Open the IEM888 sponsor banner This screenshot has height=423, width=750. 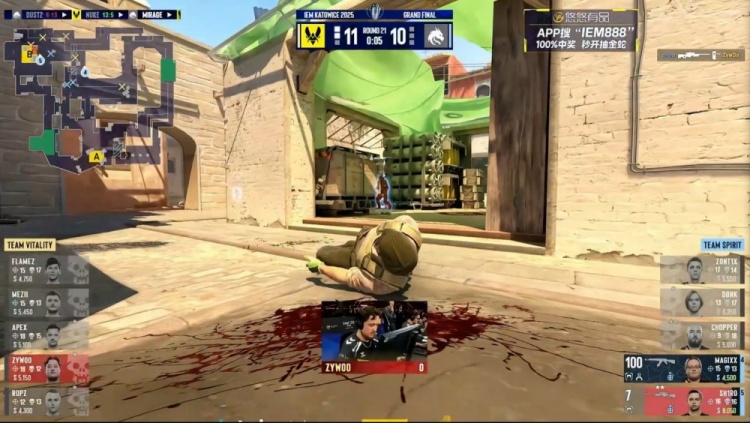(580, 31)
